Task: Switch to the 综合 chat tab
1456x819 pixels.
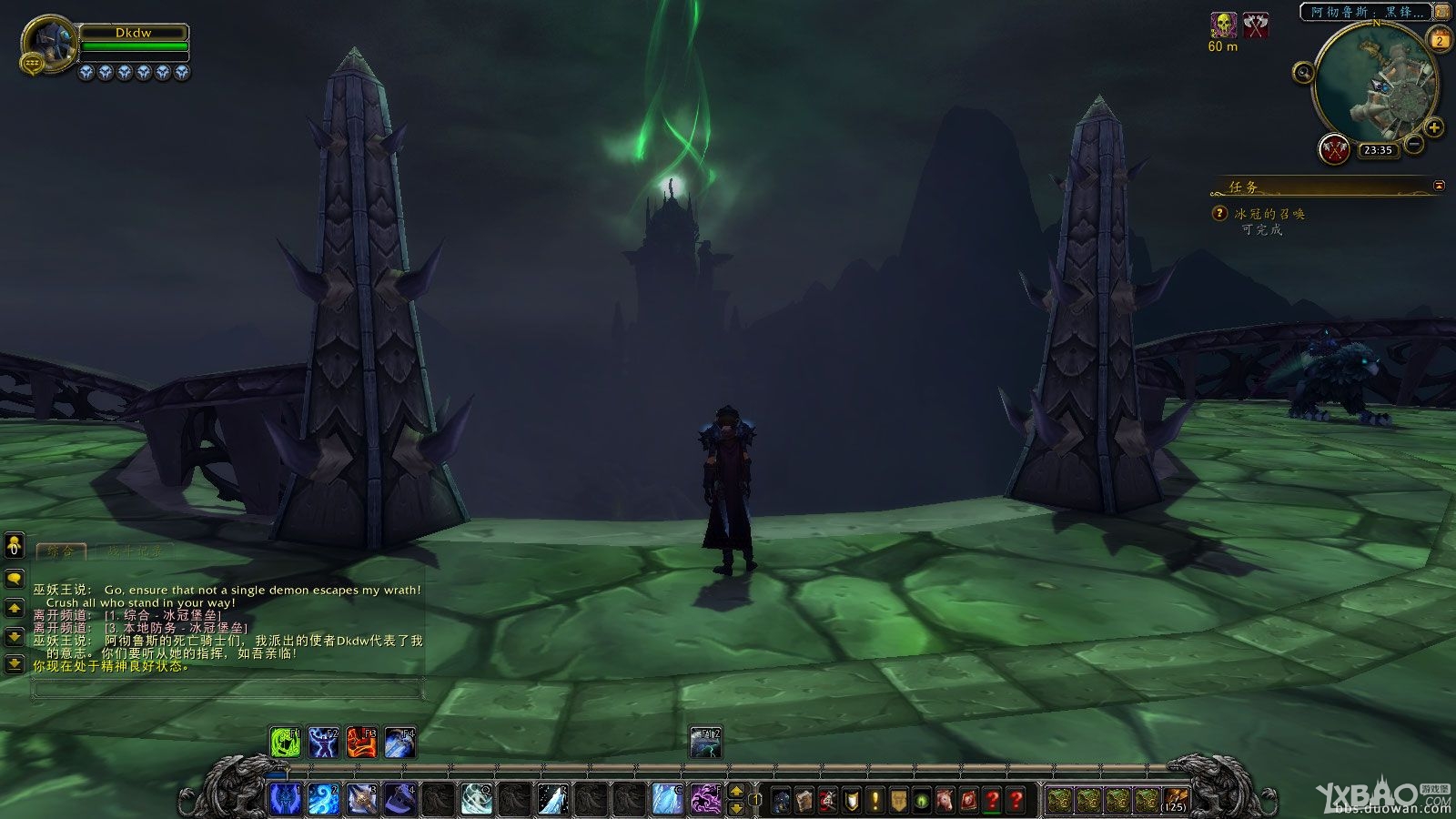Action: [x=61, y=551]
